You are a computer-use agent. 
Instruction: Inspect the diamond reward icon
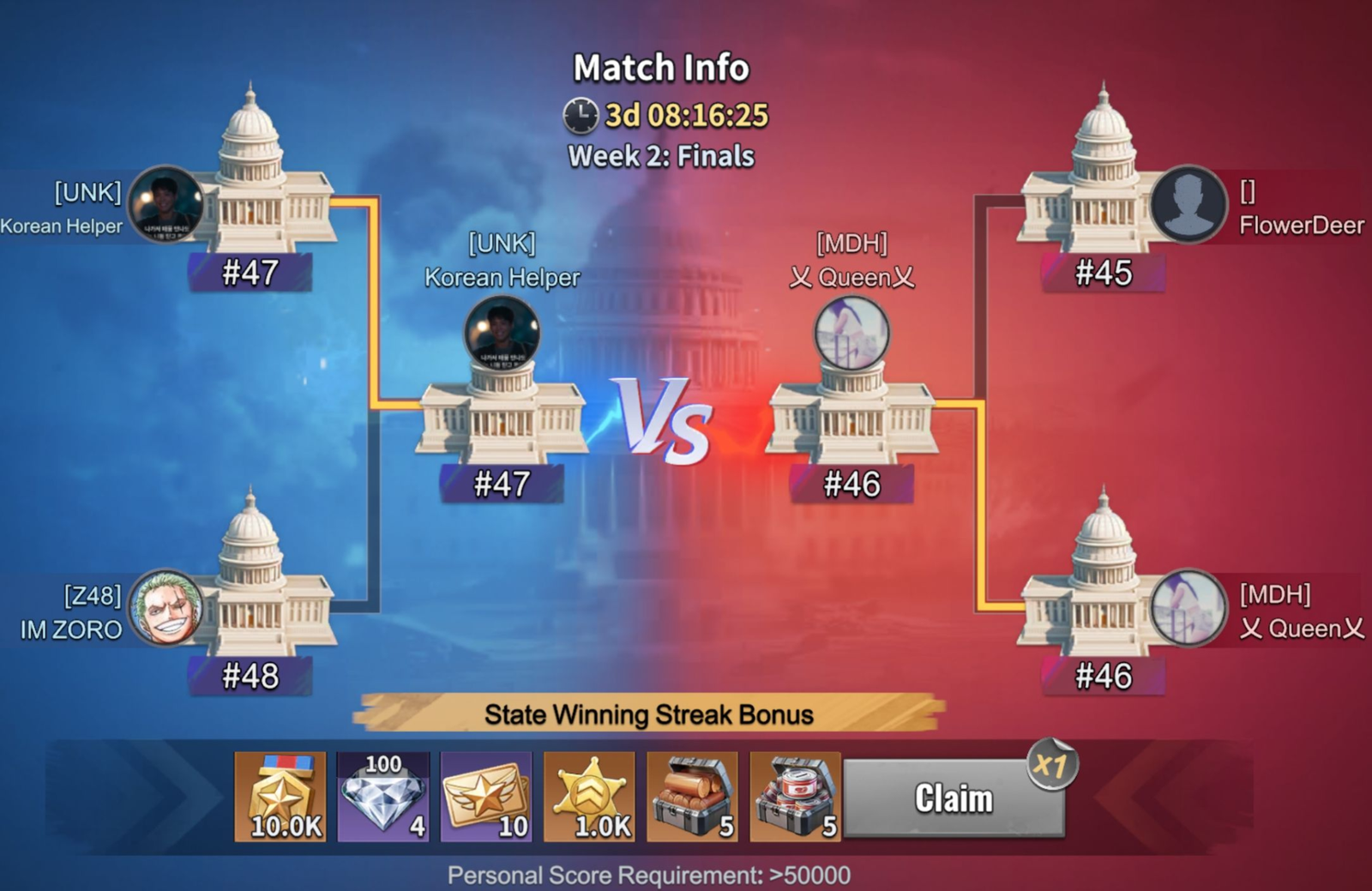point(383,798)
